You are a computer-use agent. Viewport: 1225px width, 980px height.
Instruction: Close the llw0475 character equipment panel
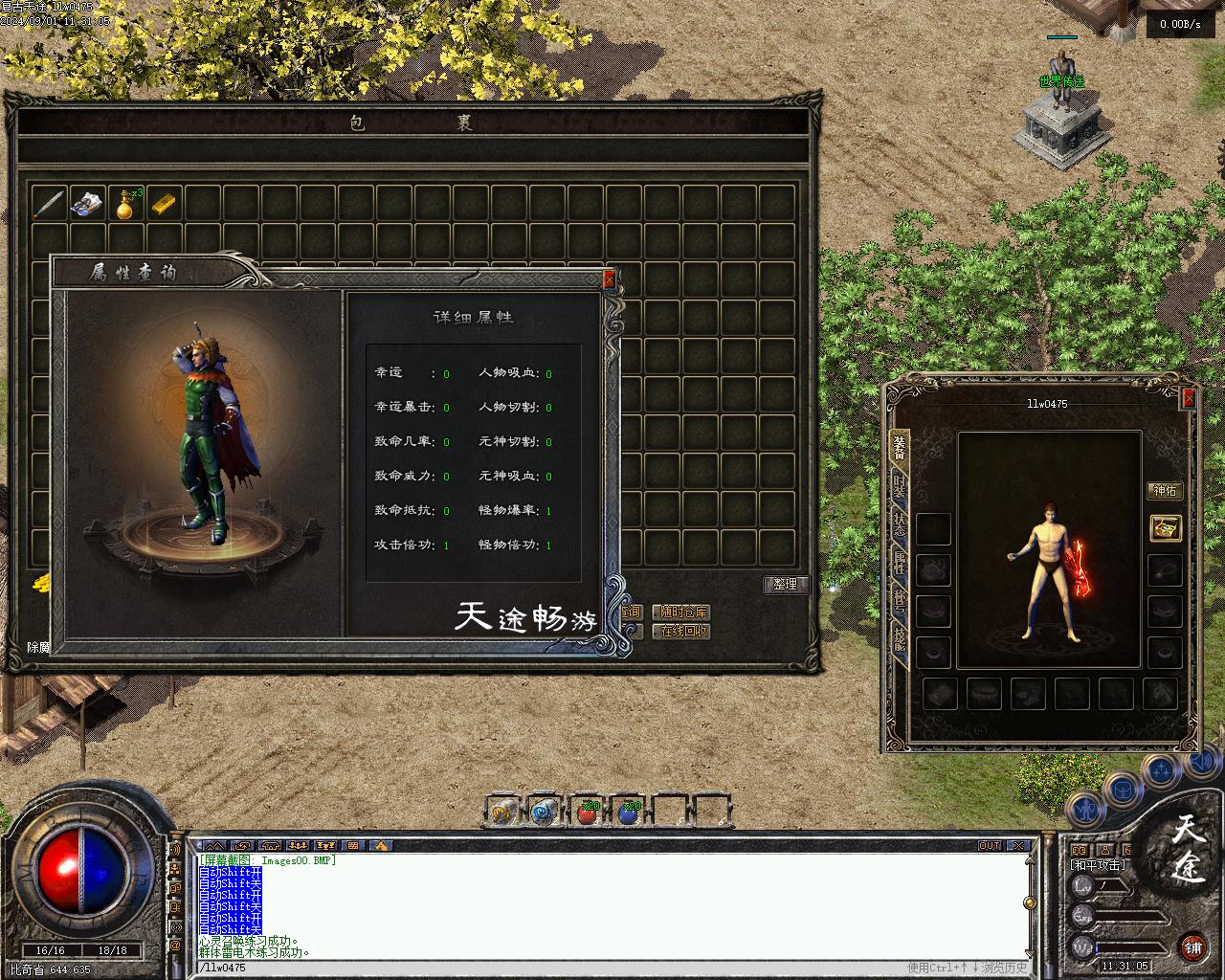click(x=1189, y=397)
